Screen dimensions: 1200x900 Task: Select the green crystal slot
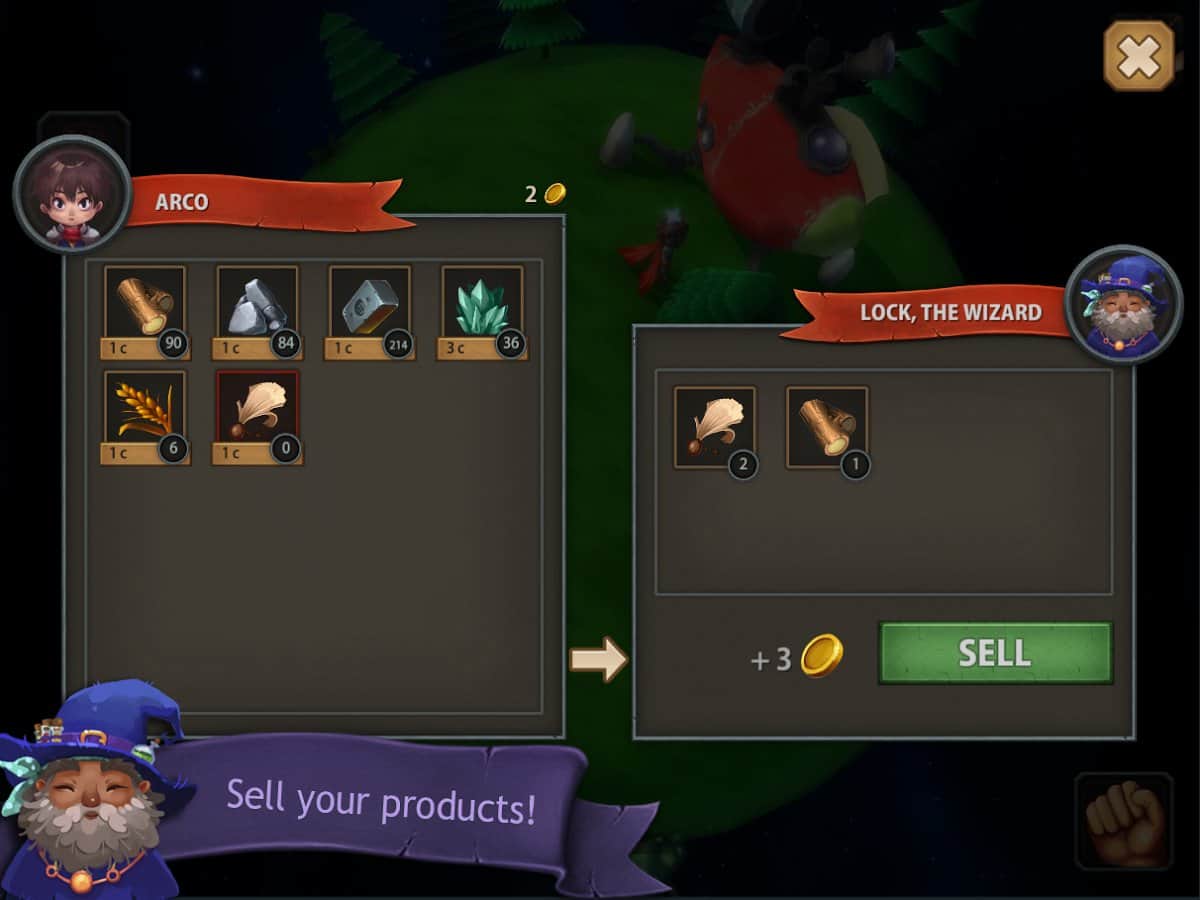(x=482, y=306)
